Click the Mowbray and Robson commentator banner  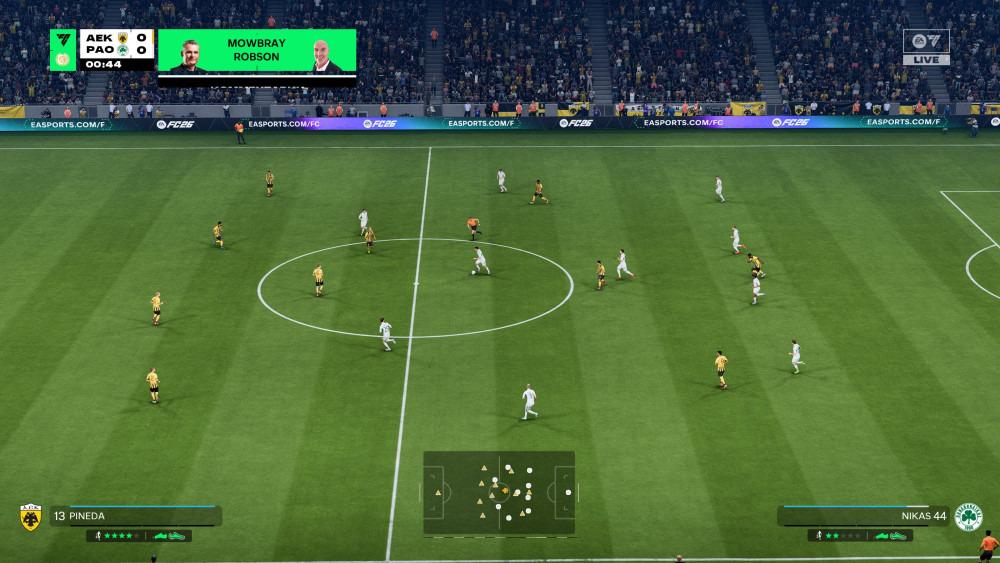tap(257, 50)
